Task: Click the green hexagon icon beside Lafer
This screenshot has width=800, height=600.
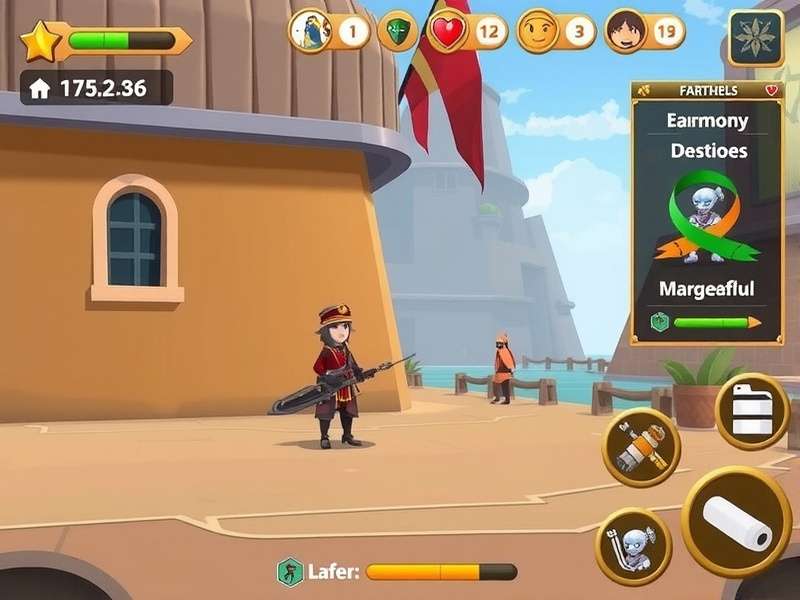Action: pos(290,572)
